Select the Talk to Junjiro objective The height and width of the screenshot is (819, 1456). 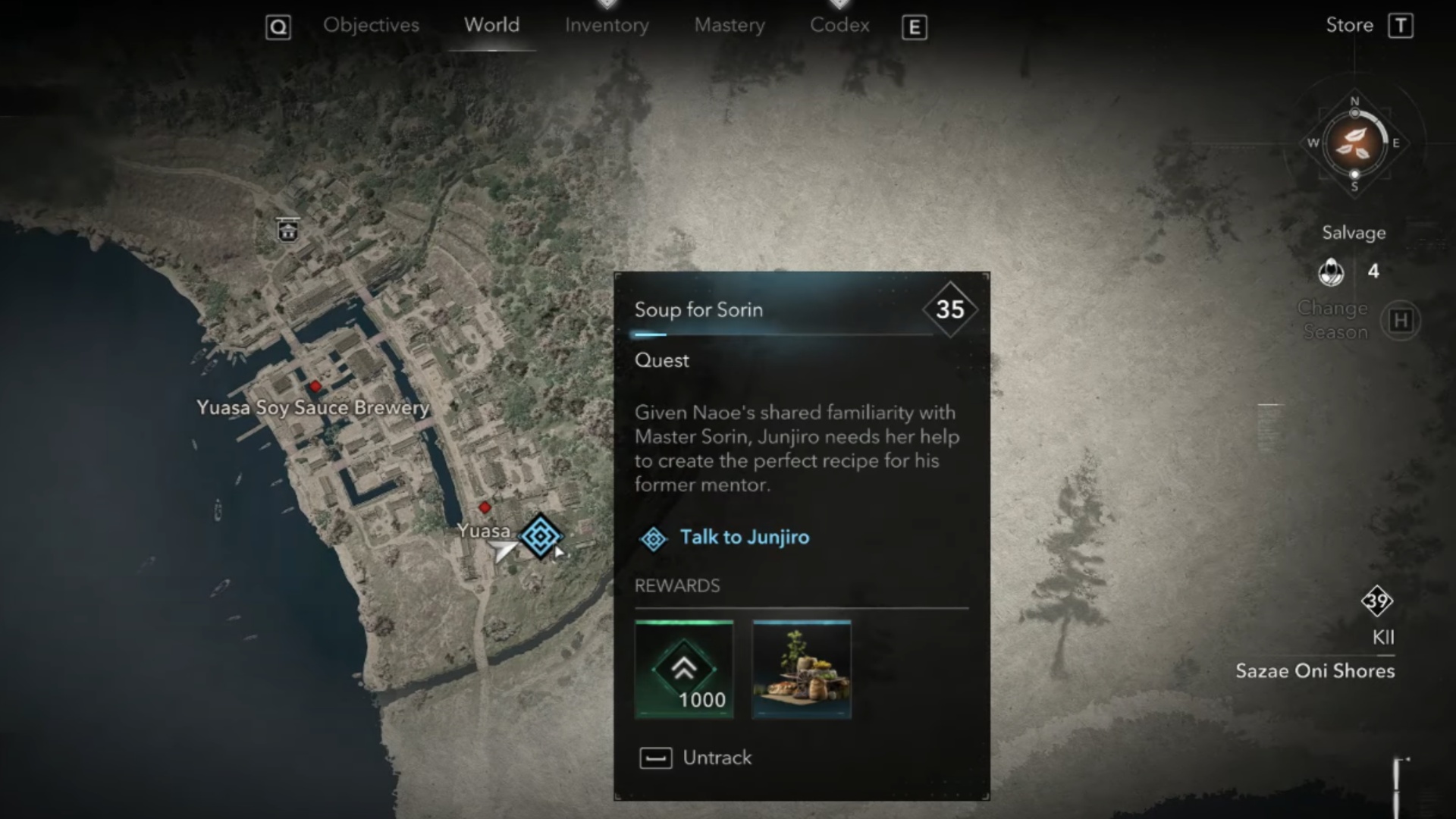(744, 538)
